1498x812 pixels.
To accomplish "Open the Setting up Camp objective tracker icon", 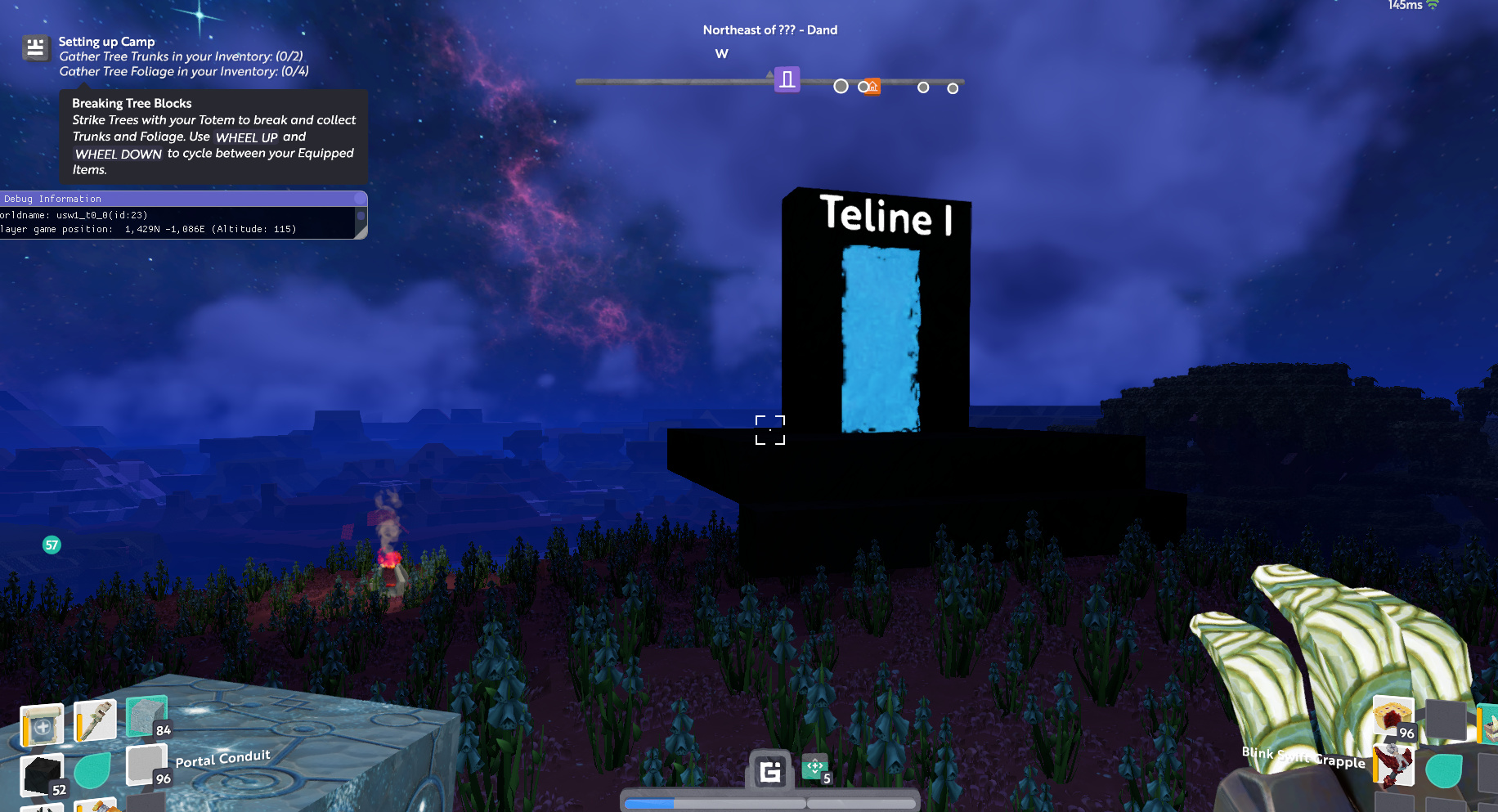I will click(x=35, y=48).
